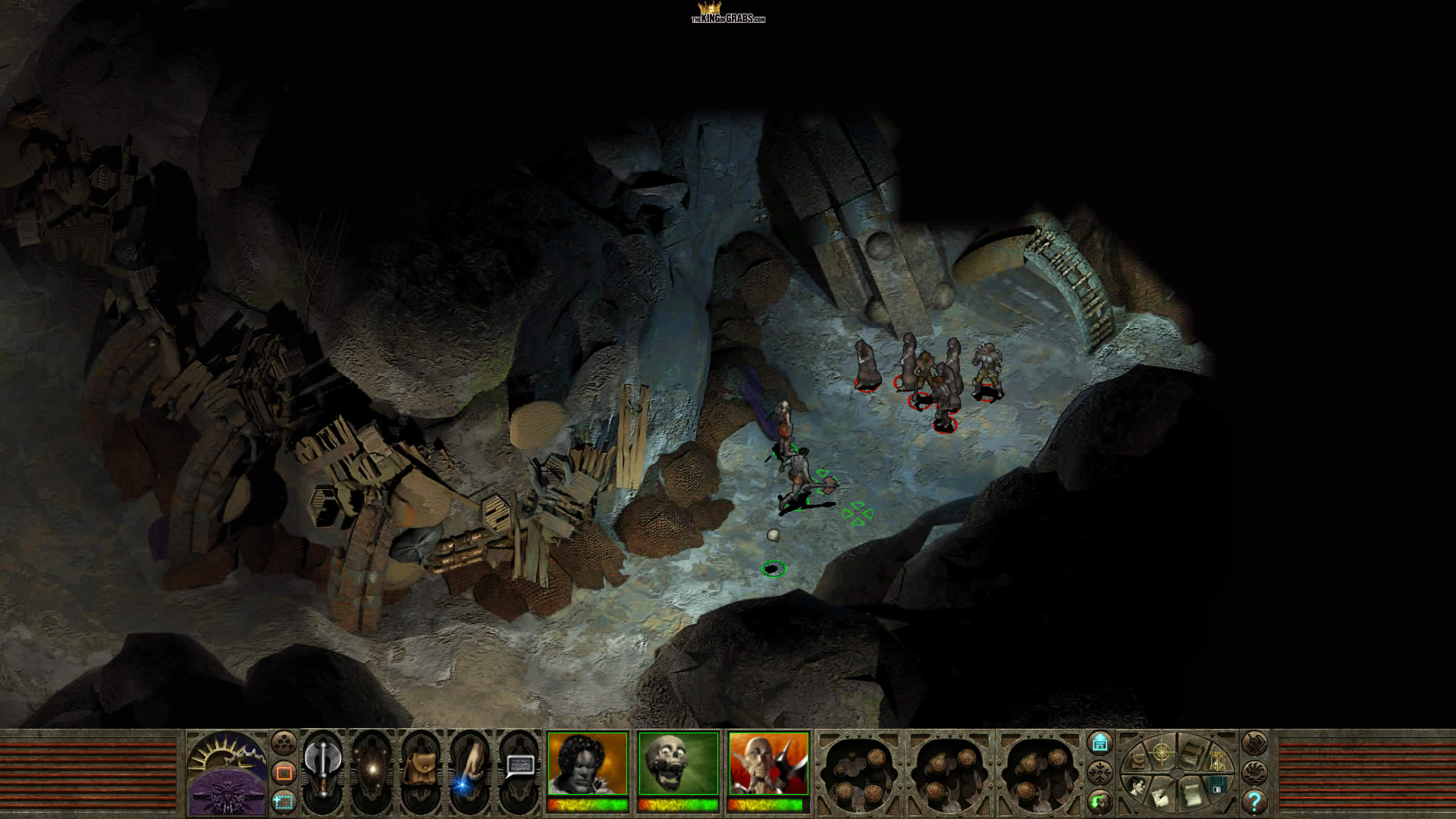The image size is (1456, 819).
Task: Click the green arrow face button
Action: [1100, 801]
